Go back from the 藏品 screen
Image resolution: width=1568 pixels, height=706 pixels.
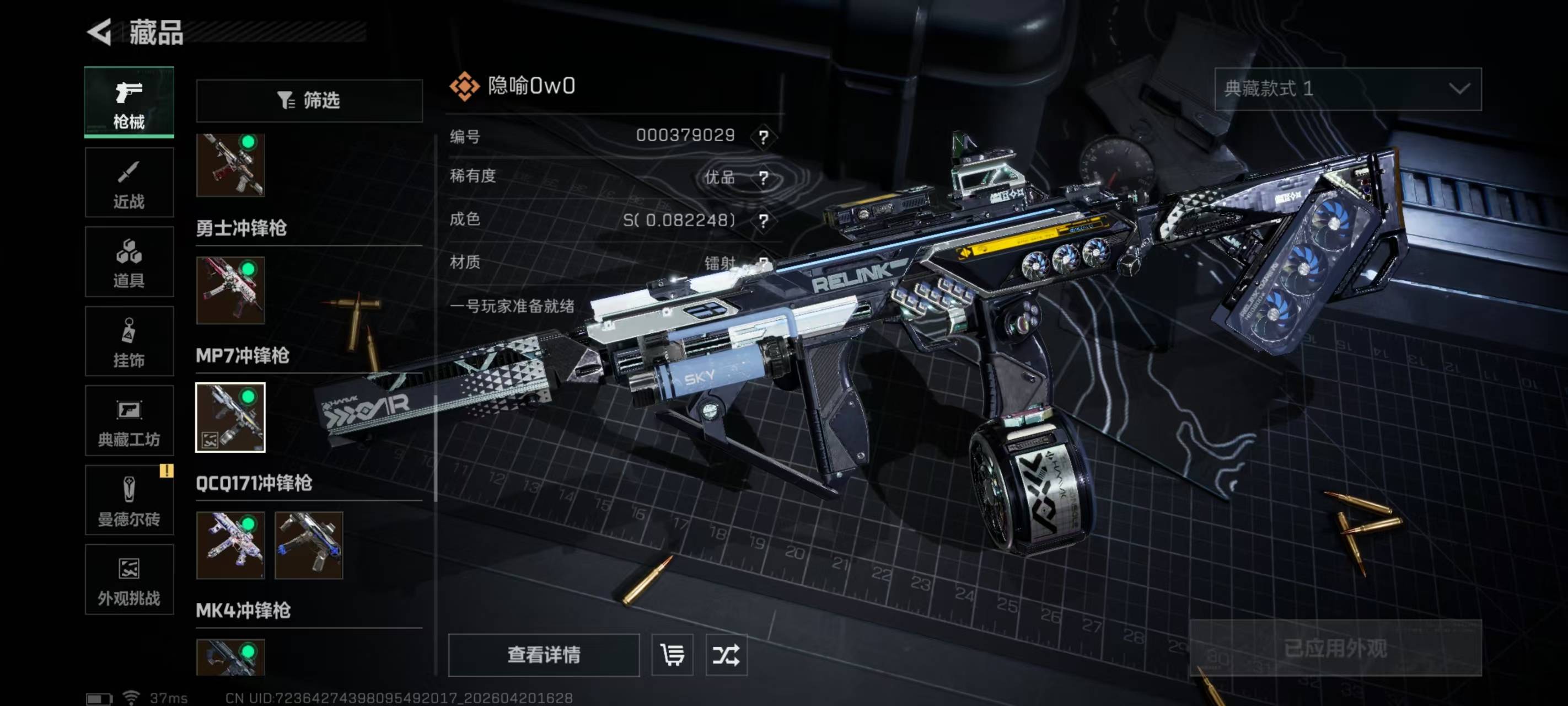click(x=100, y=31)
